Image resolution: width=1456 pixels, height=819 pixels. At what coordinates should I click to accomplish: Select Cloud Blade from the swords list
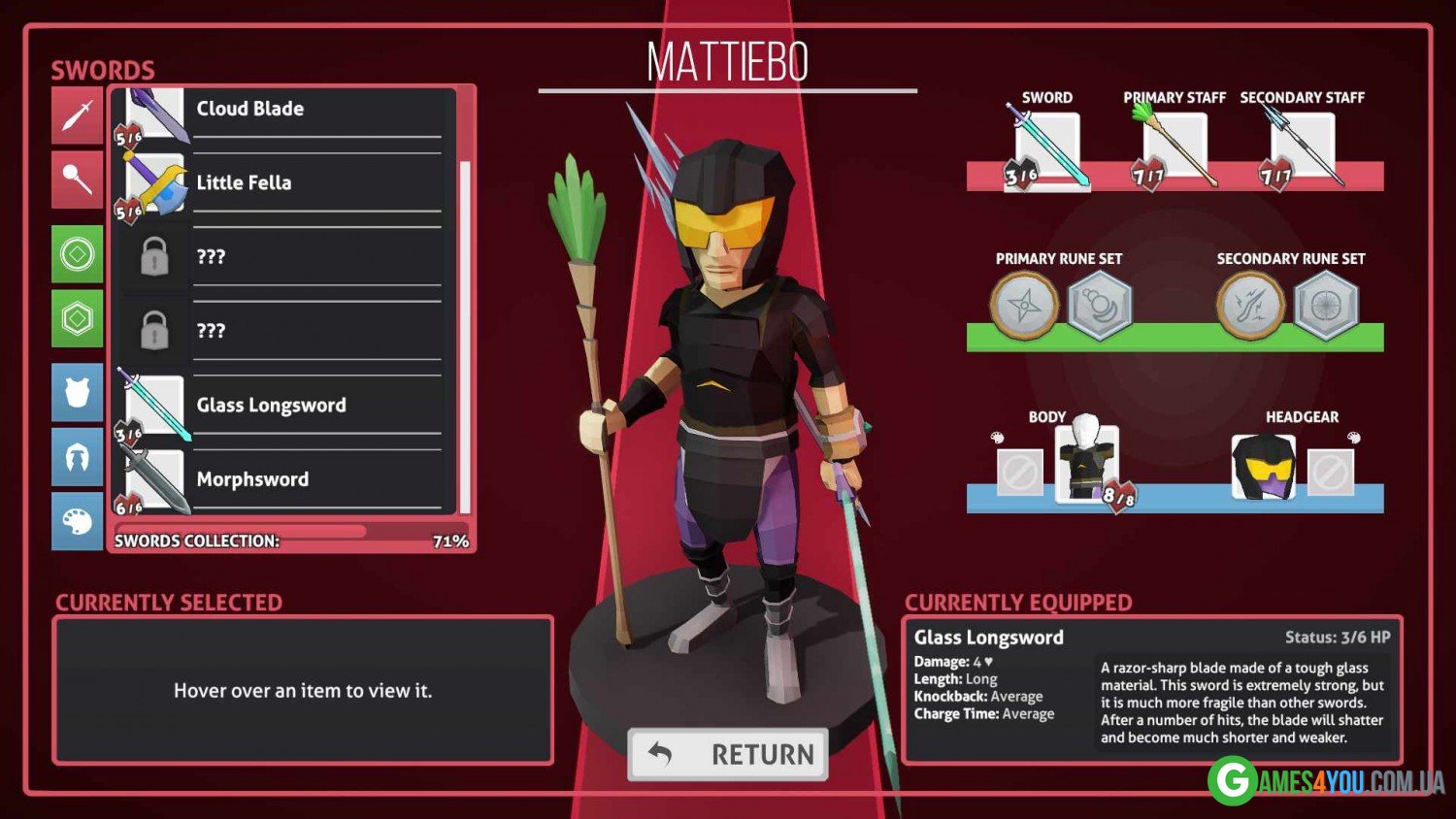(281, 111)
